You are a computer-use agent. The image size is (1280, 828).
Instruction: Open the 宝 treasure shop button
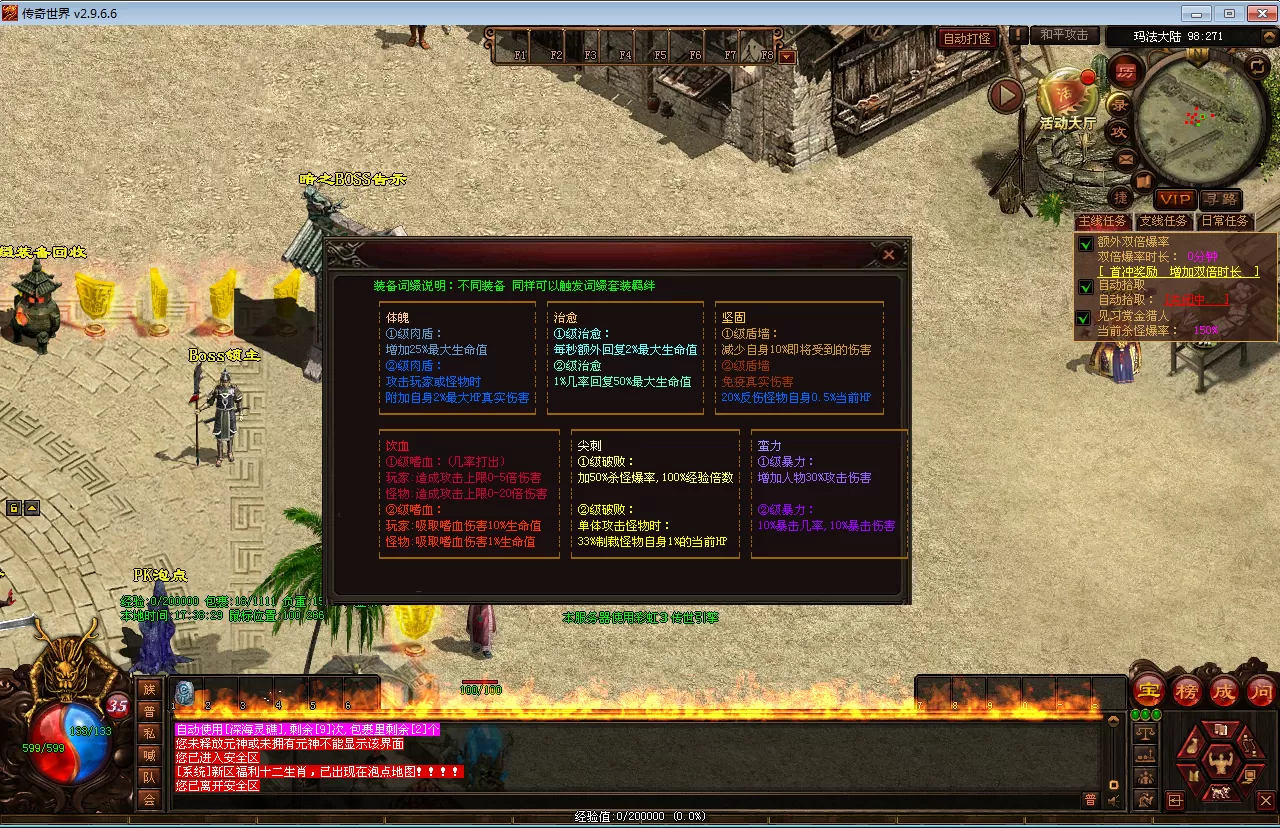[1147, 690]
